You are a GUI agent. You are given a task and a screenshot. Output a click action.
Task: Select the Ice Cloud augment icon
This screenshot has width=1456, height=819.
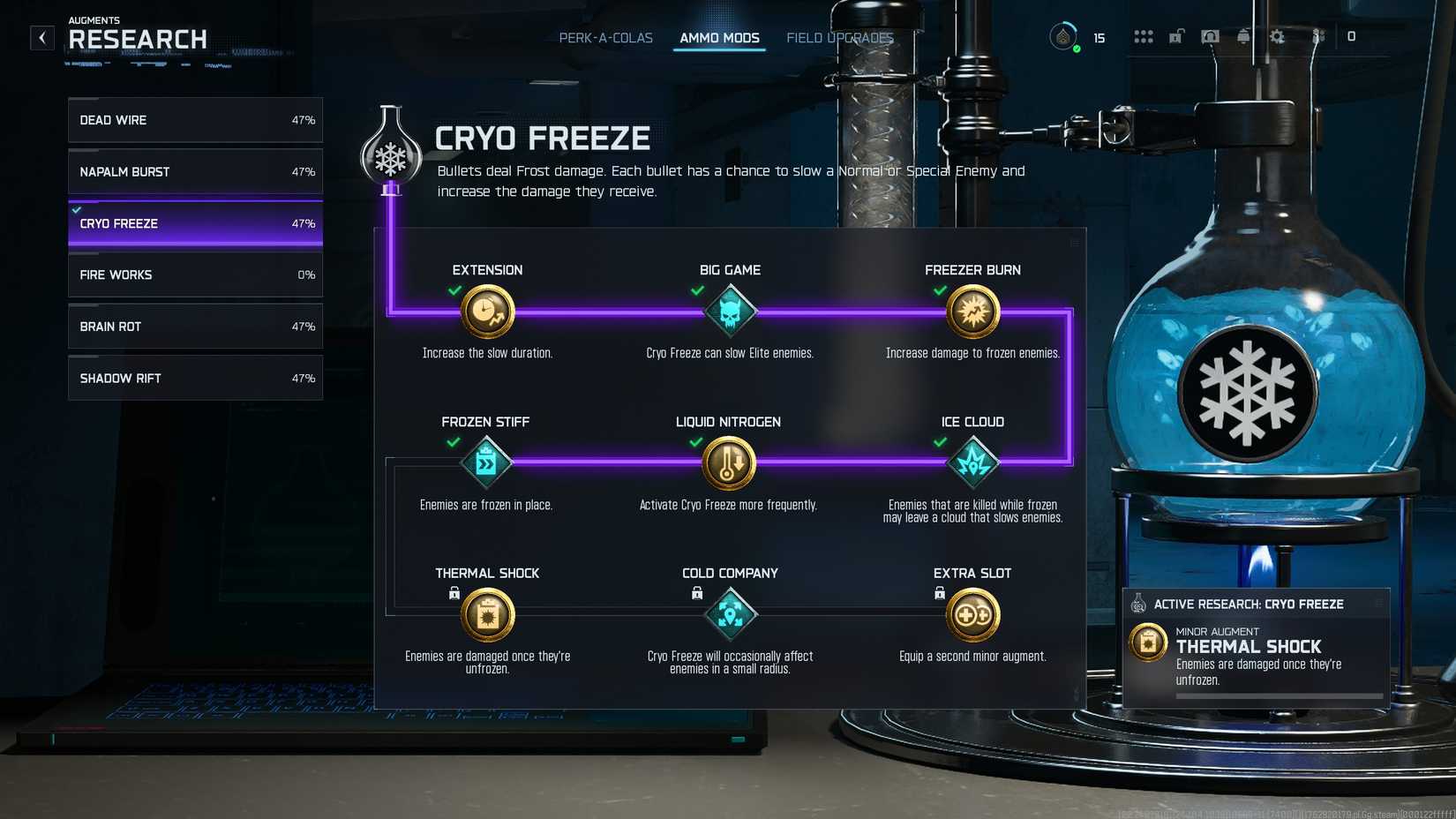tap(972, 462)
